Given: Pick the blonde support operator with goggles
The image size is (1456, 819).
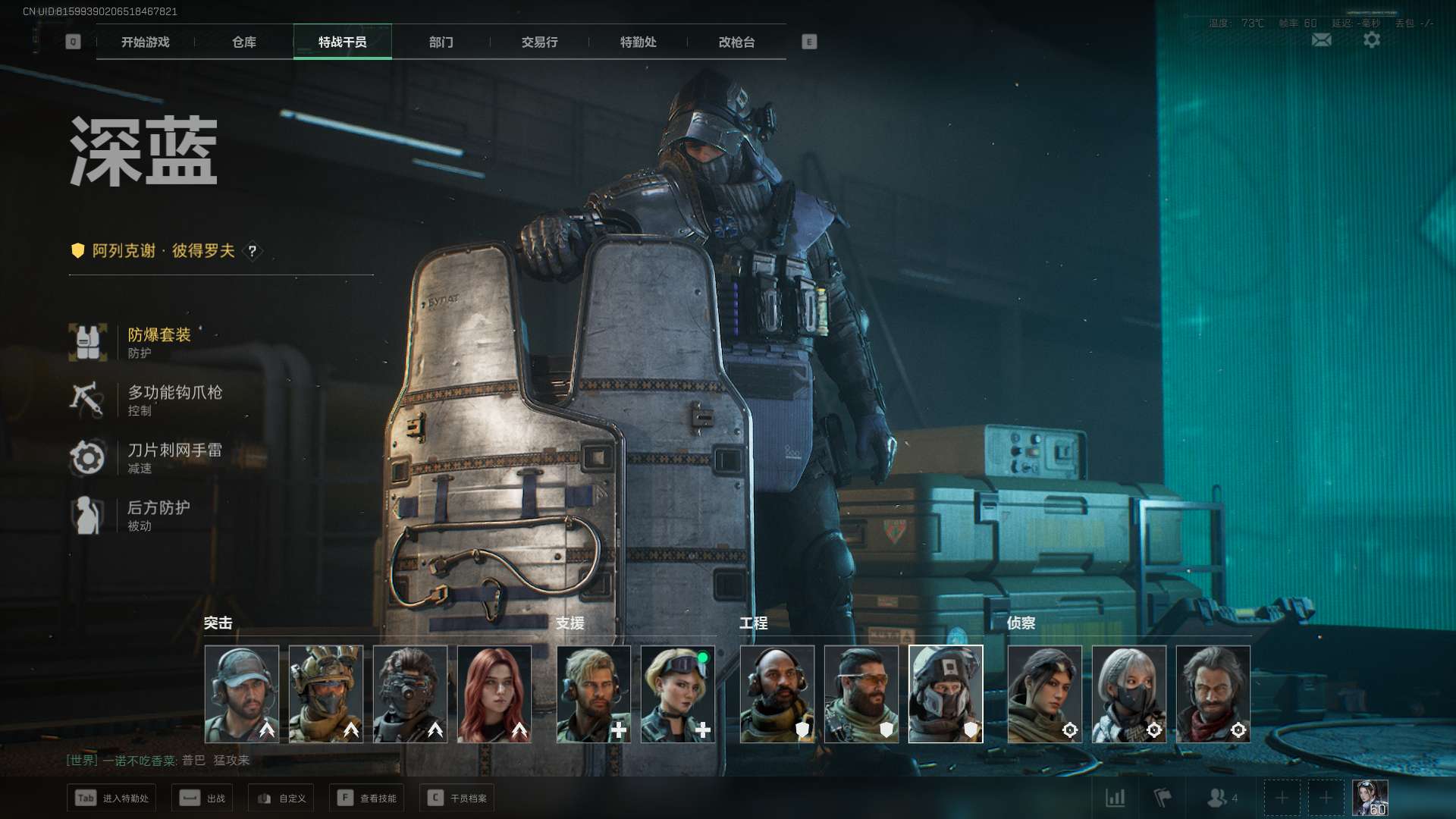Looking at the screenshot, I should (x=678, y=694).
